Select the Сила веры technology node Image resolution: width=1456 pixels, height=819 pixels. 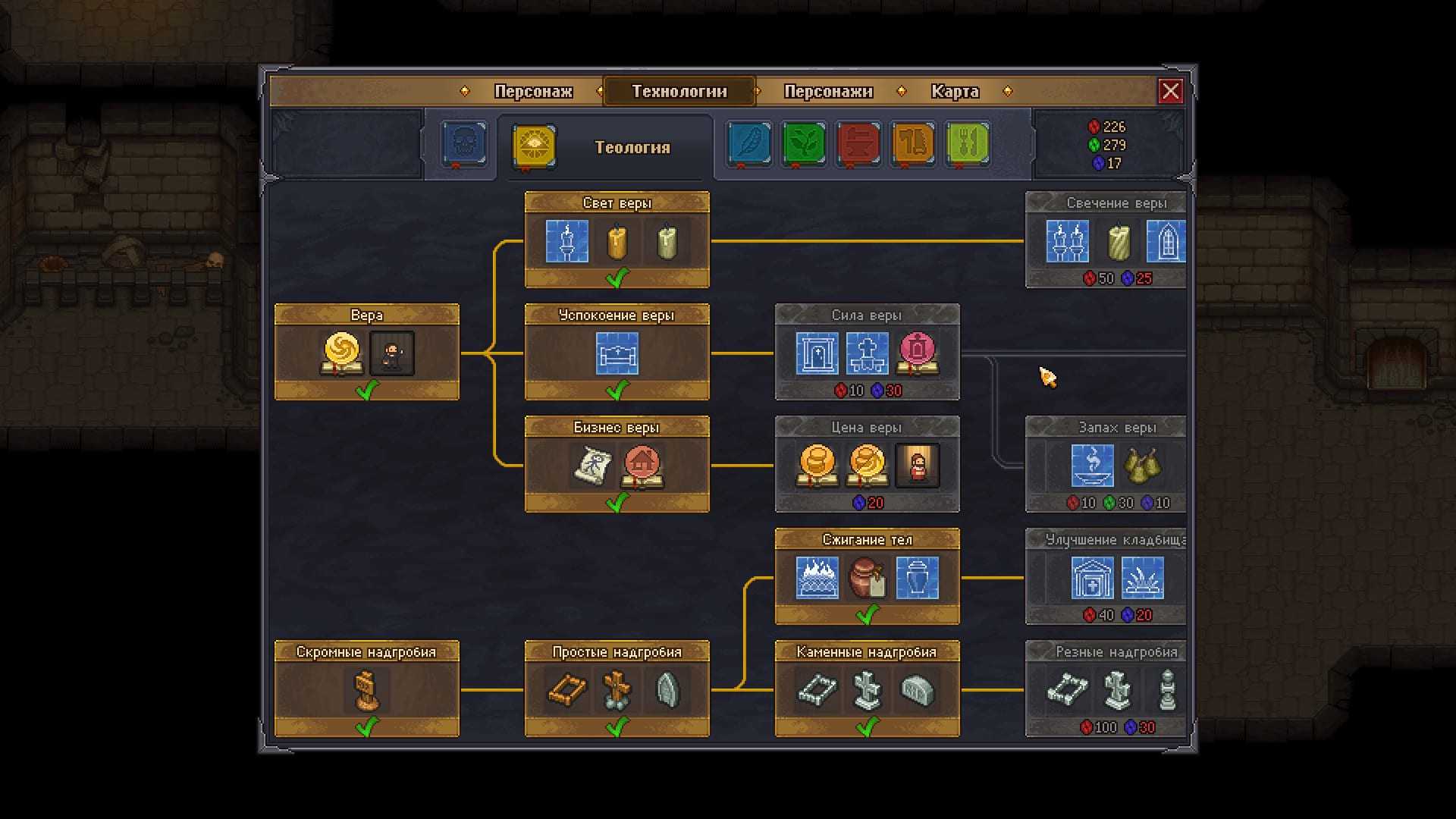pyautogui.click(x=867, y=353)
